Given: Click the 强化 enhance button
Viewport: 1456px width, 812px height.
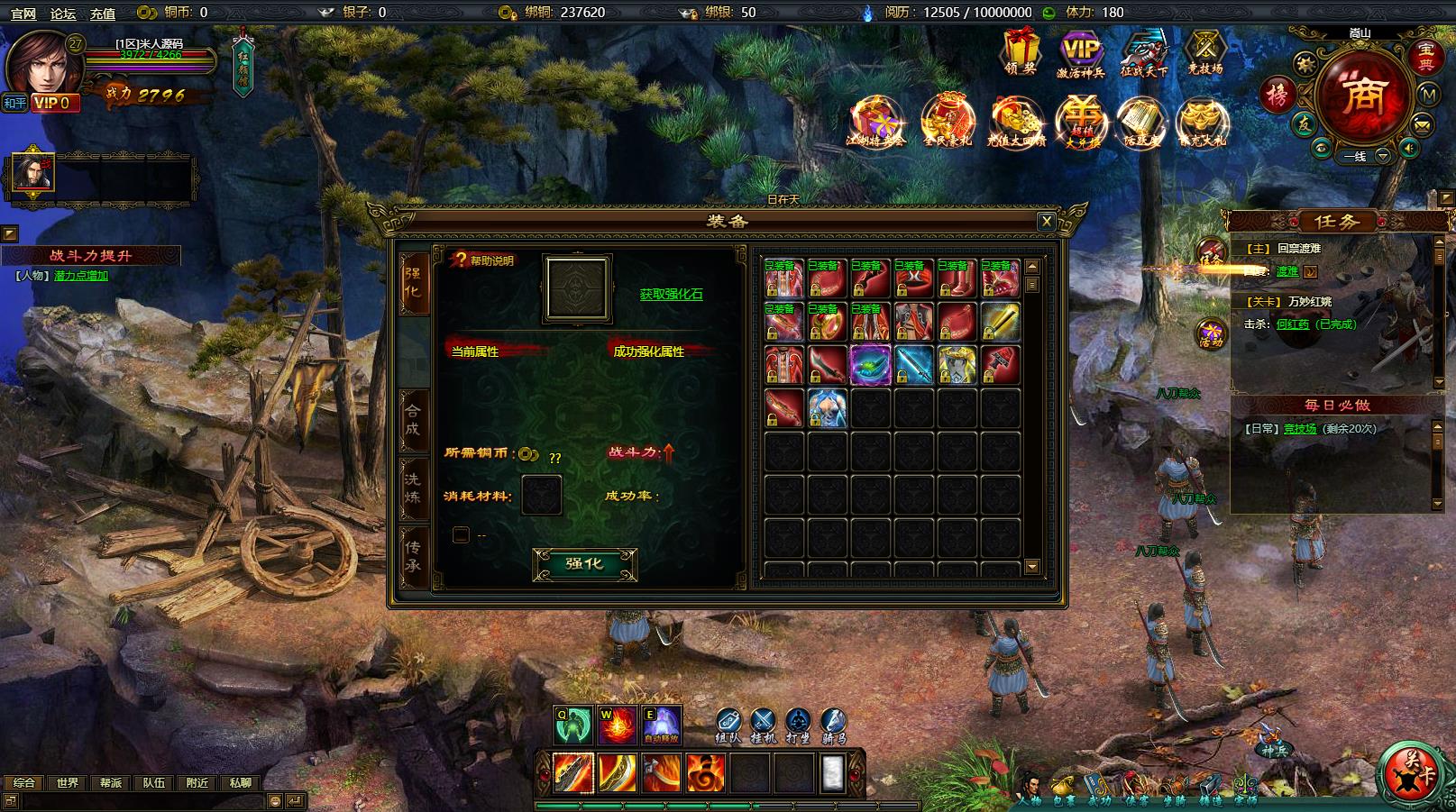Looking at the screenshot, I should 584,564.
